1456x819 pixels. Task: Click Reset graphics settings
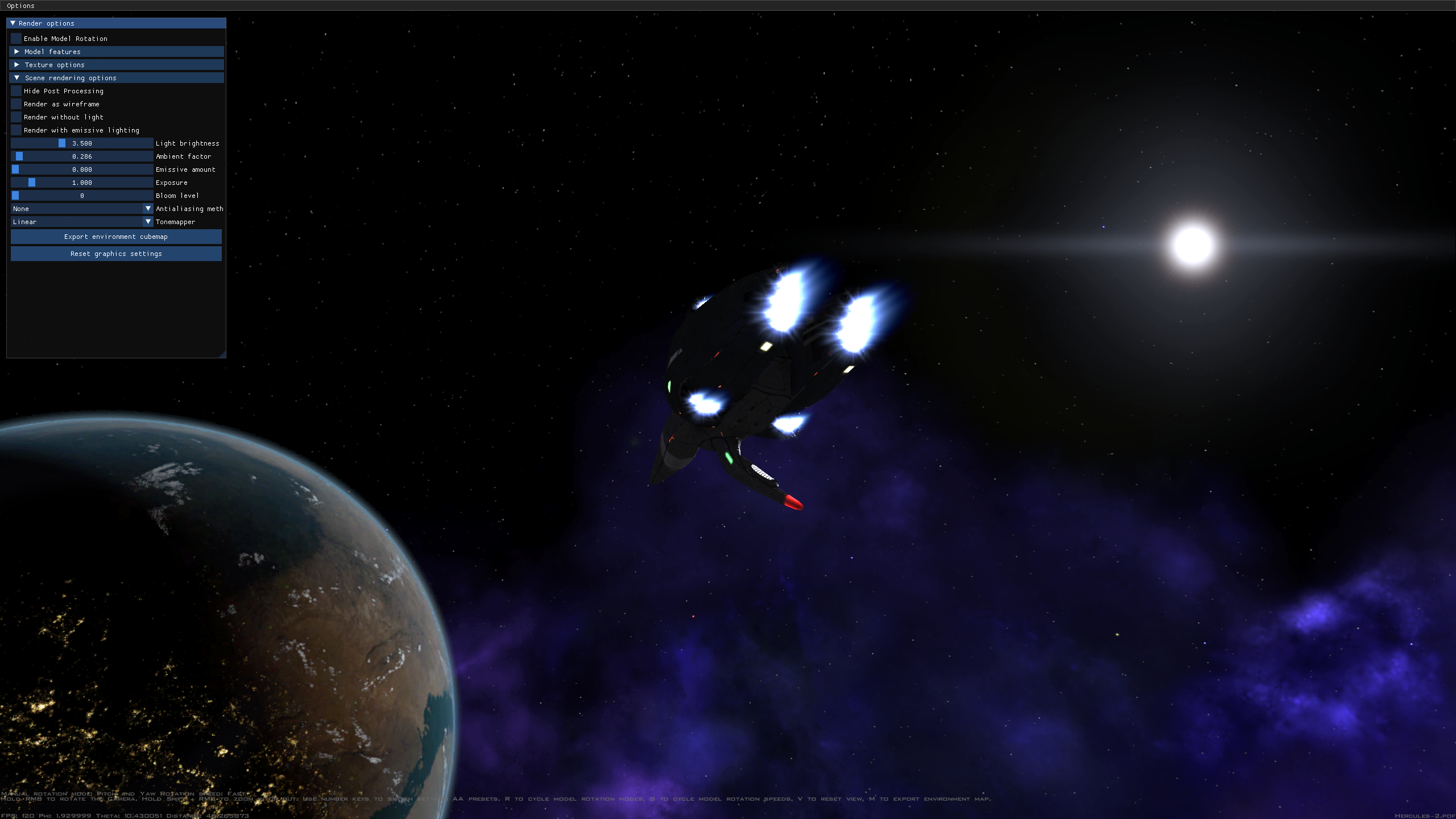116,254
